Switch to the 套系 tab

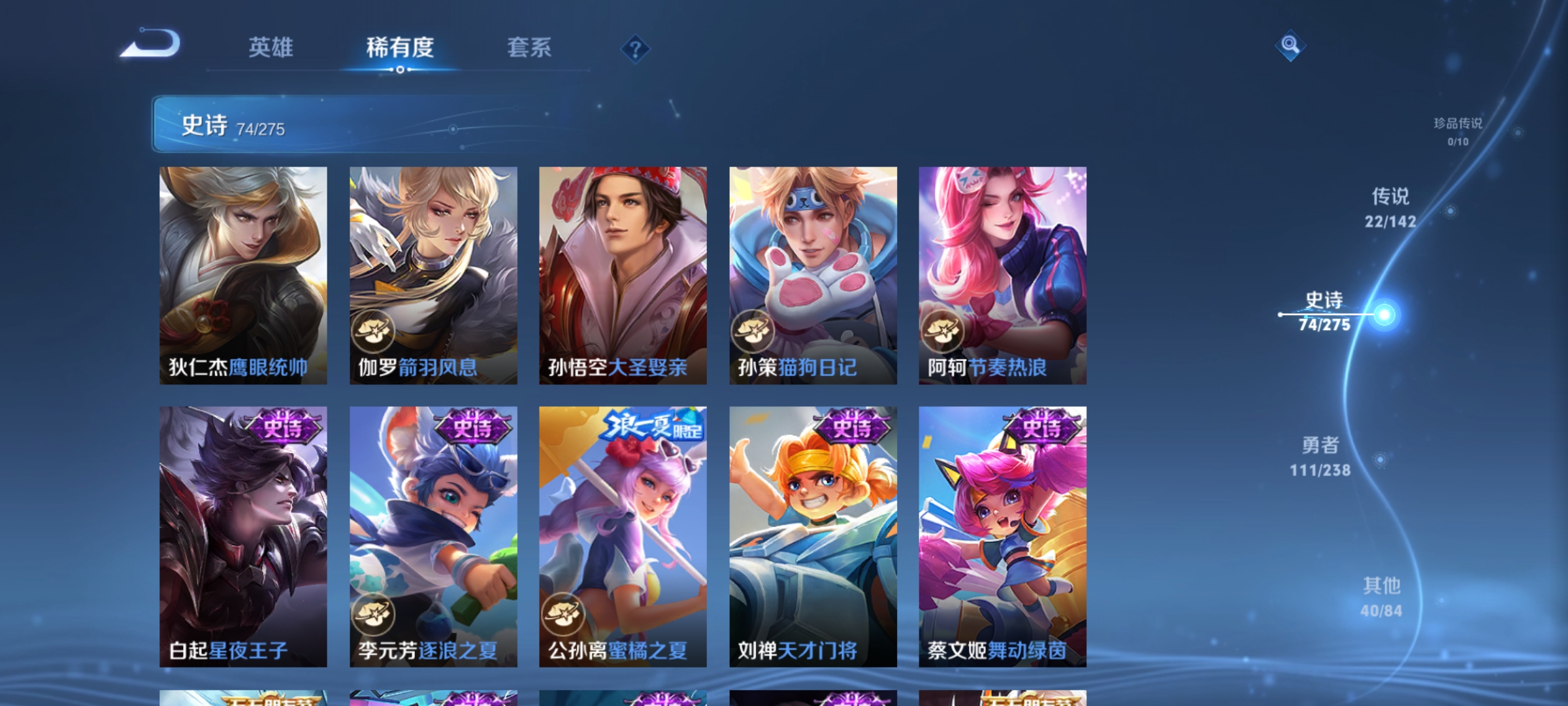coord(531,48)
